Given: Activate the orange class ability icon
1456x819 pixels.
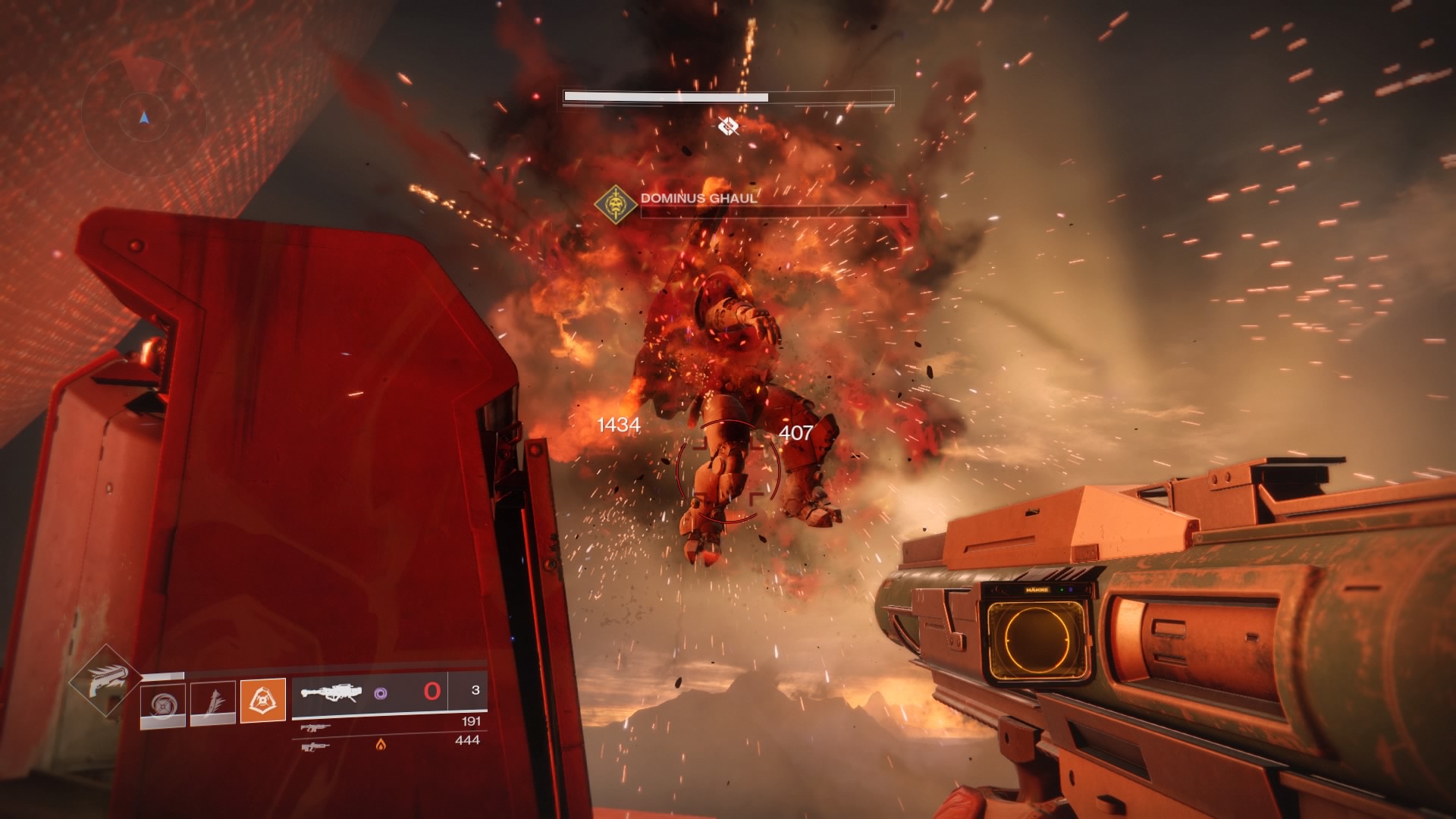Looking at the screenshot, I should point(263,699).
